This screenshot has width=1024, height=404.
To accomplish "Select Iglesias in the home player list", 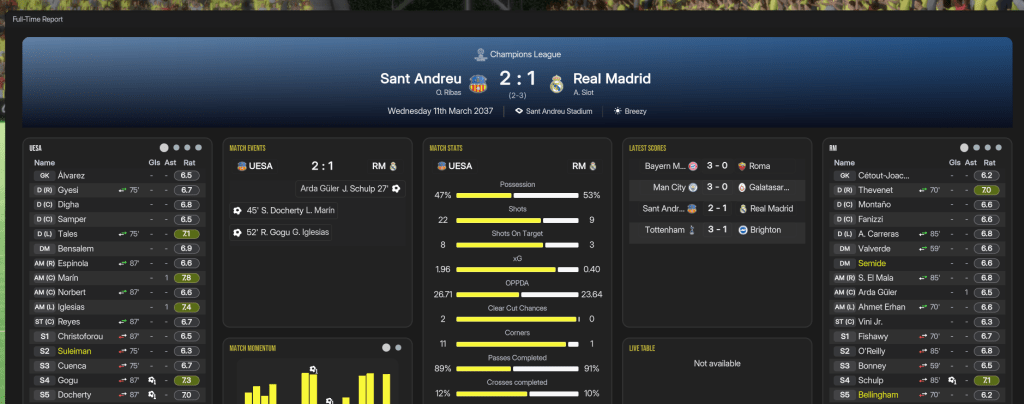I will (x=72, y=307).
